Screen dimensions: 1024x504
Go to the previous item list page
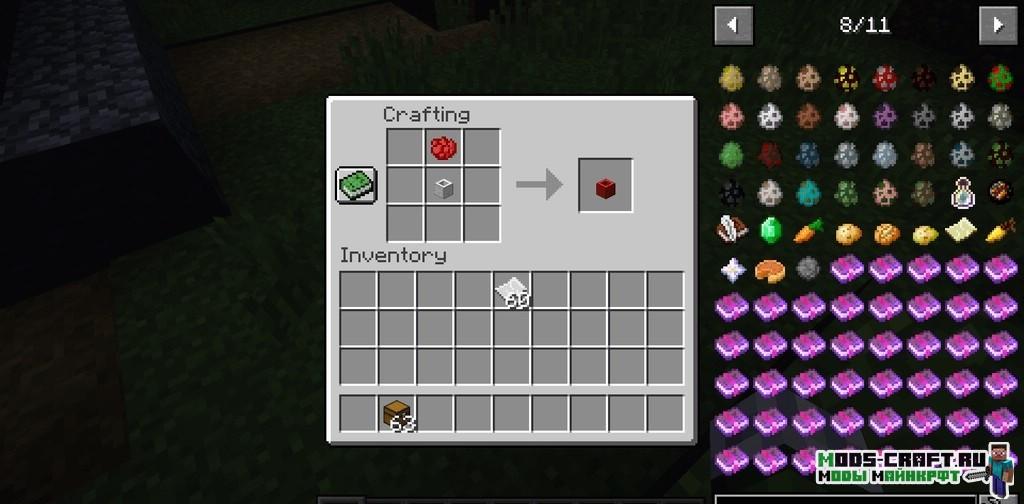[733, 25]
